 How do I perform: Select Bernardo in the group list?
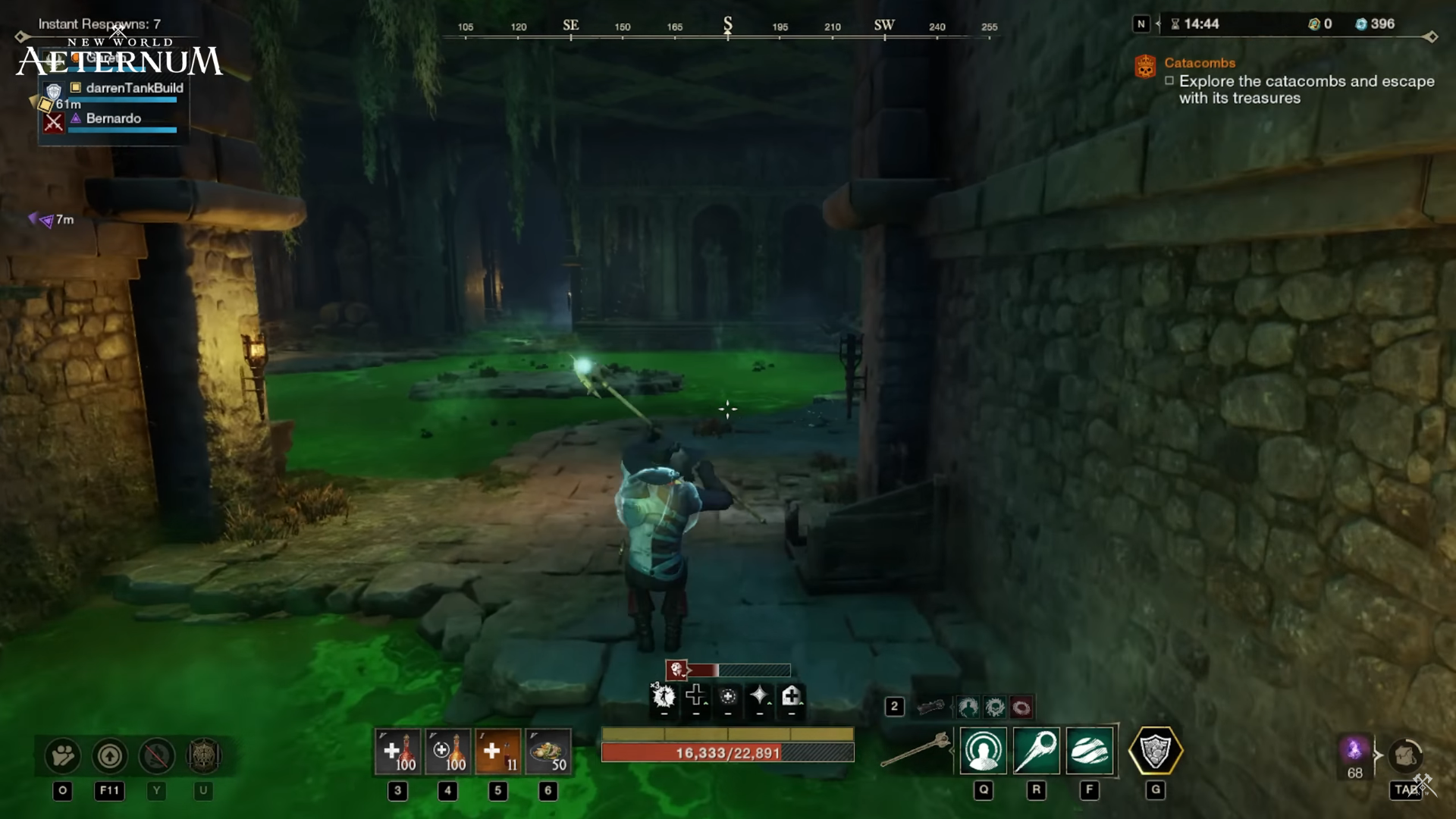click(114, 118)
